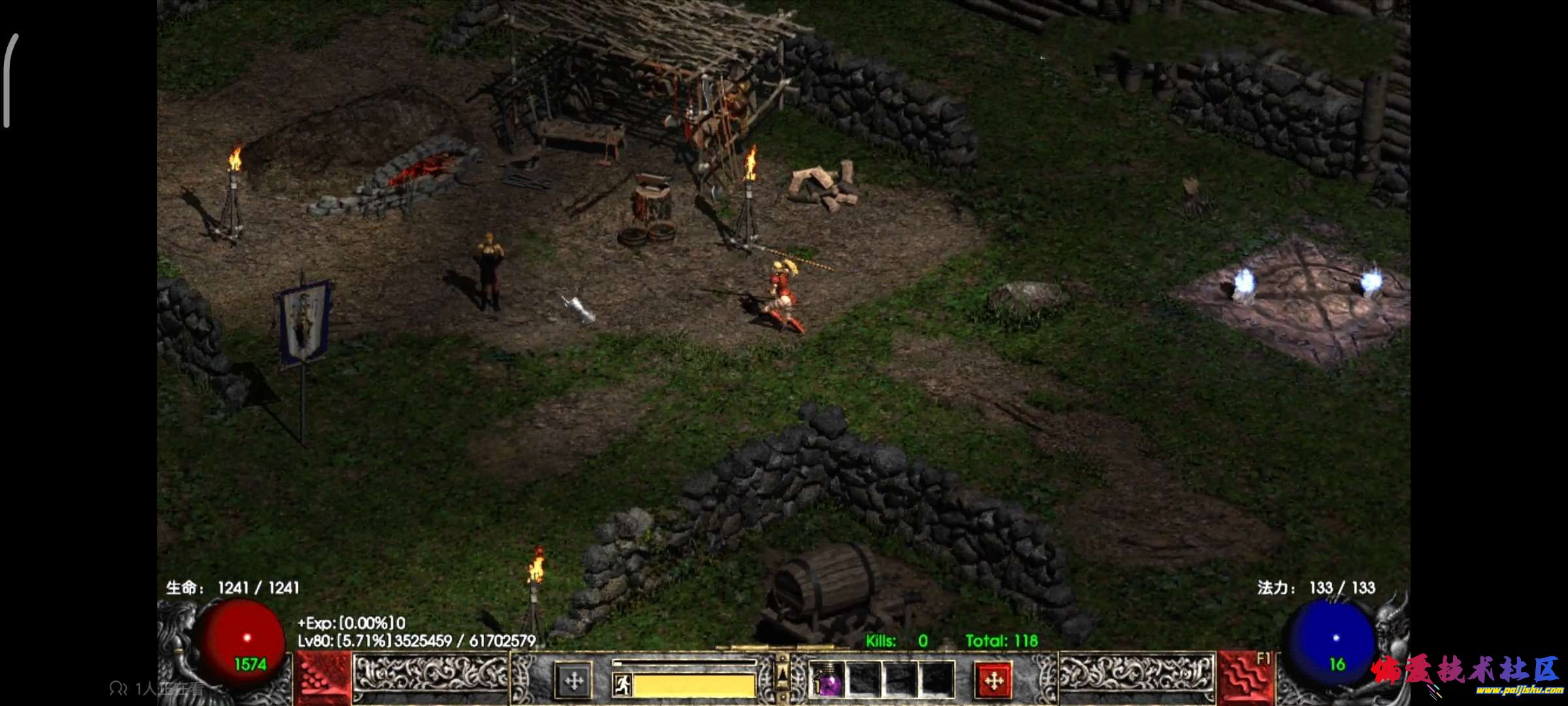Visit the www.pailishu.com watermark link
This screenshot has width=1568, height=706.
tap(1518, 690)
